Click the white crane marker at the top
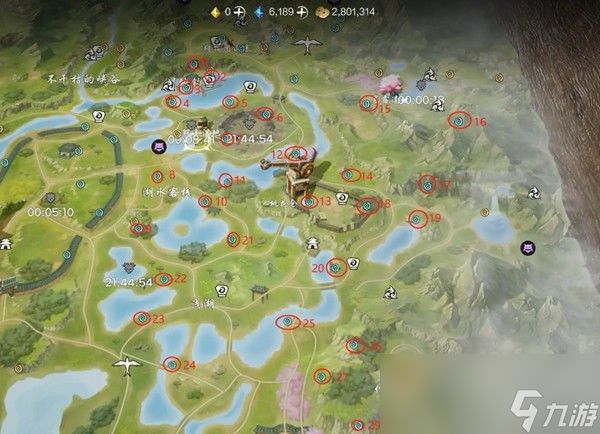 308,45
